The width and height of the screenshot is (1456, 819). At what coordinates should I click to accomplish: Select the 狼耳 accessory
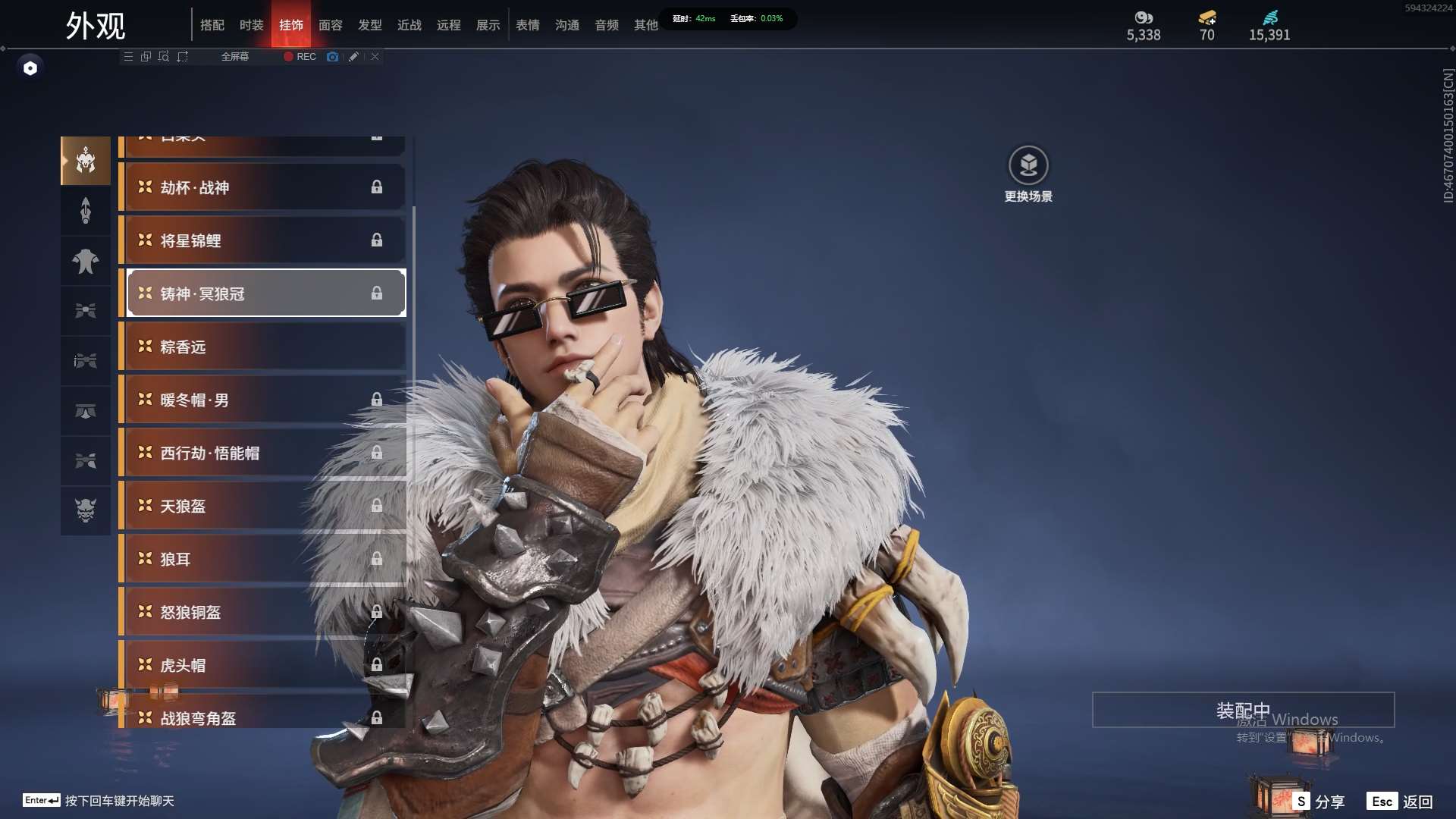click(262, 559)
